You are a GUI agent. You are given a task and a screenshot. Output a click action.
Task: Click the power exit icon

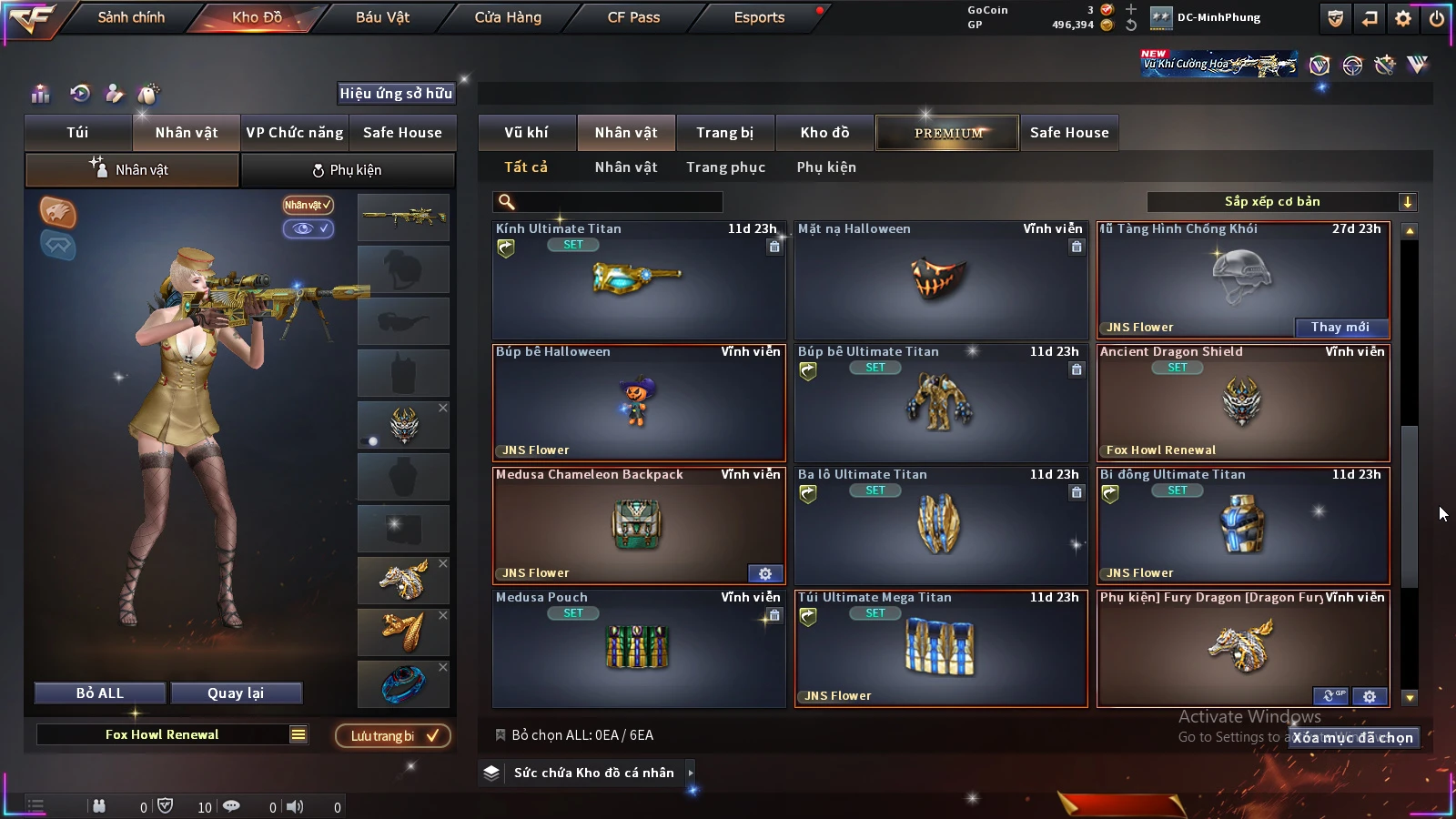tap(1436, 18)
